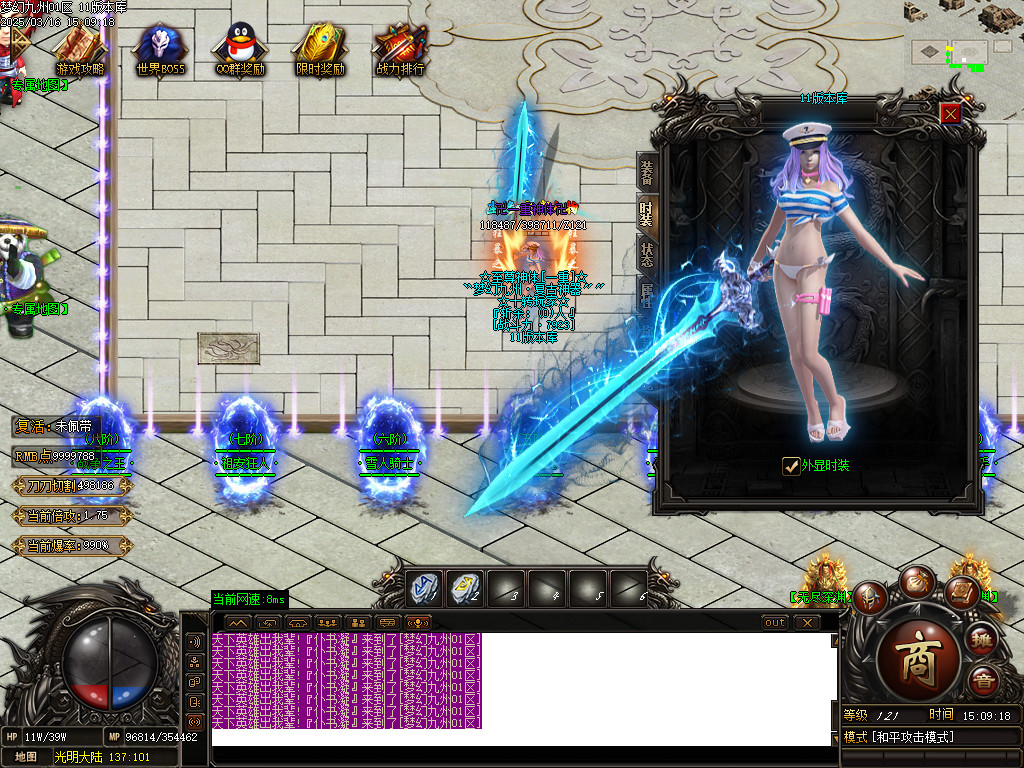Open the 限时奖励 timed rewards

[x=320, y=48]
